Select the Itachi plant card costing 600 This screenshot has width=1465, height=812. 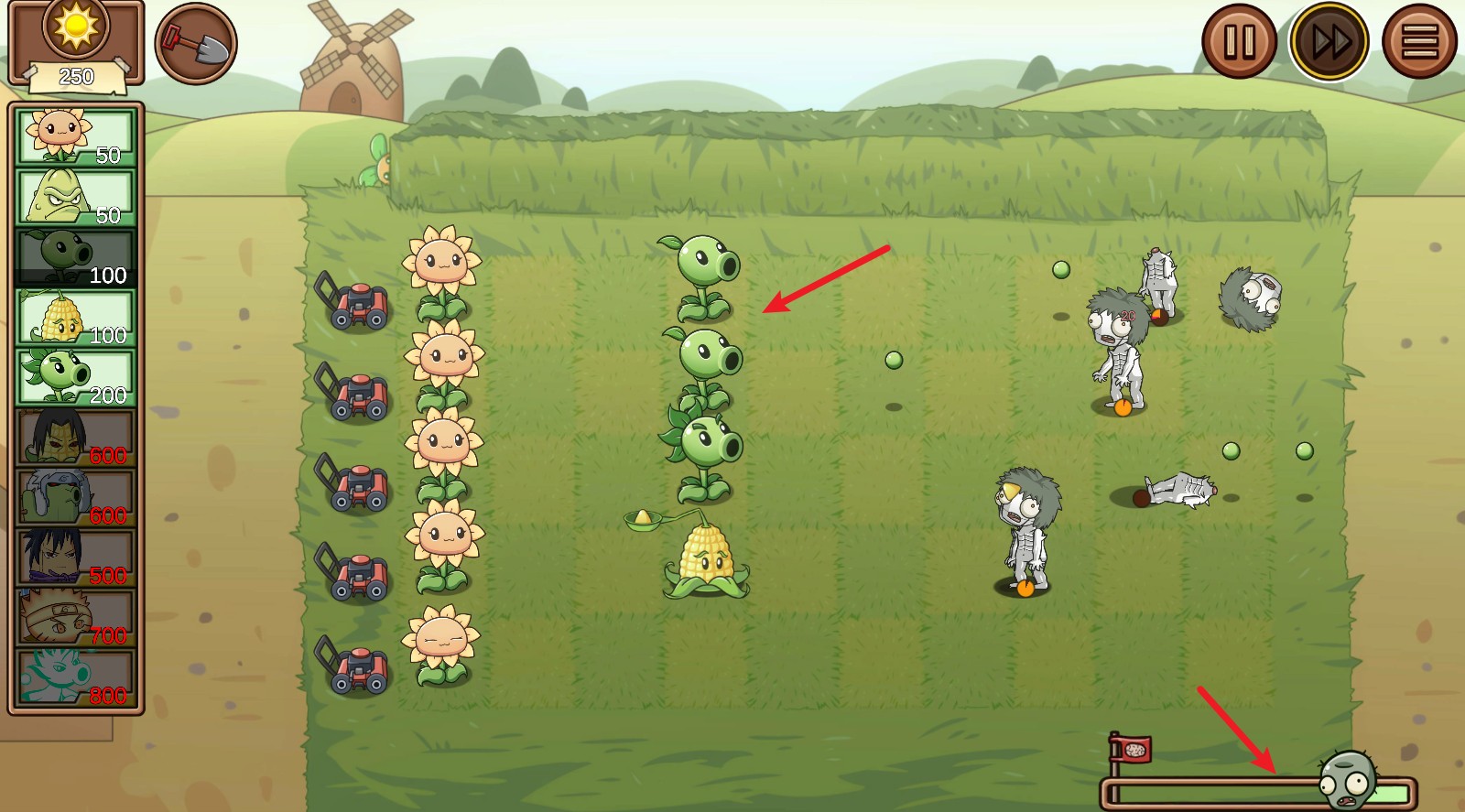coord(73,436)
